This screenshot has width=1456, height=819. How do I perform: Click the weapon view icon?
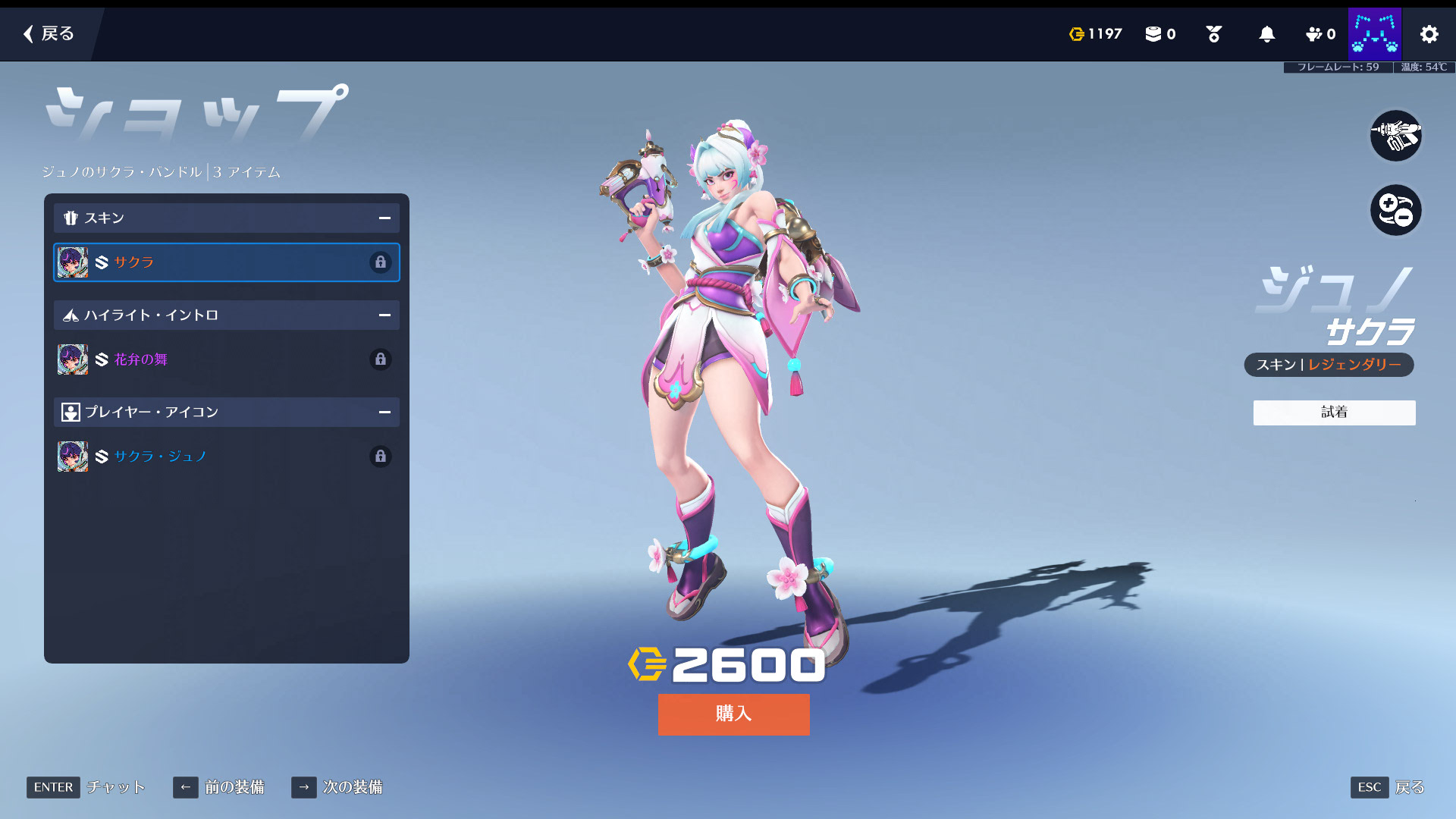[x=1395, y=136]
